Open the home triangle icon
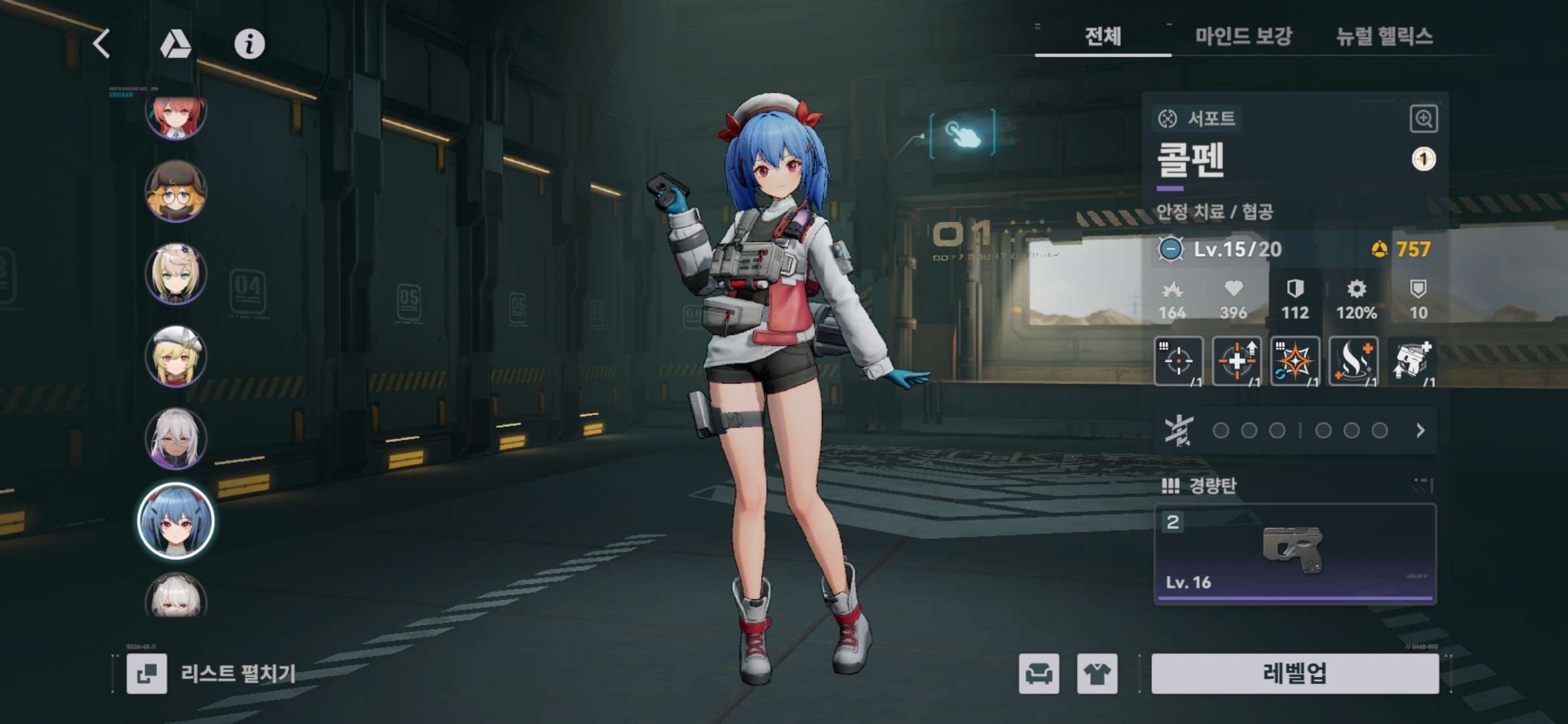 click(176, 44)
